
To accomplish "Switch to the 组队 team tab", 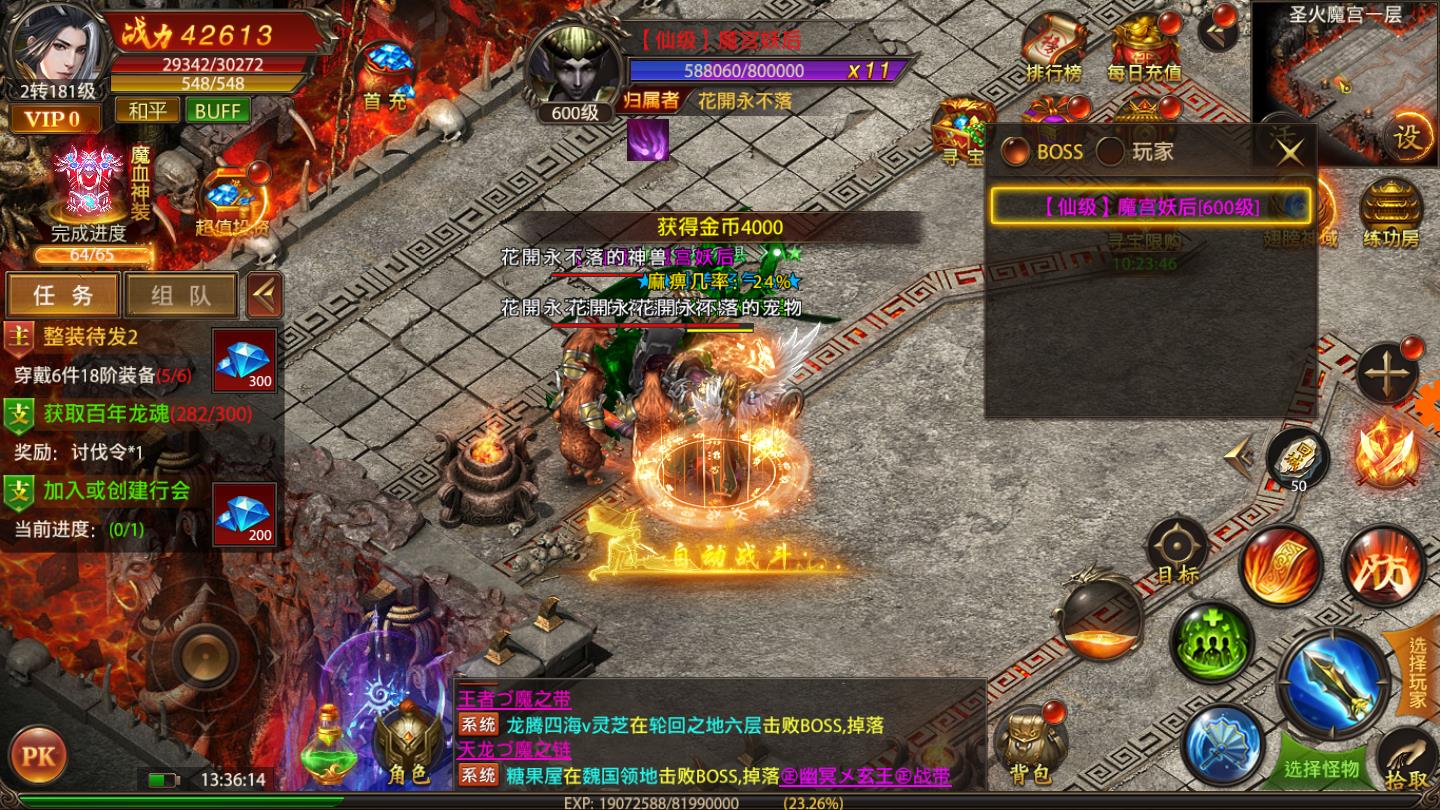I will click(180, 295).
